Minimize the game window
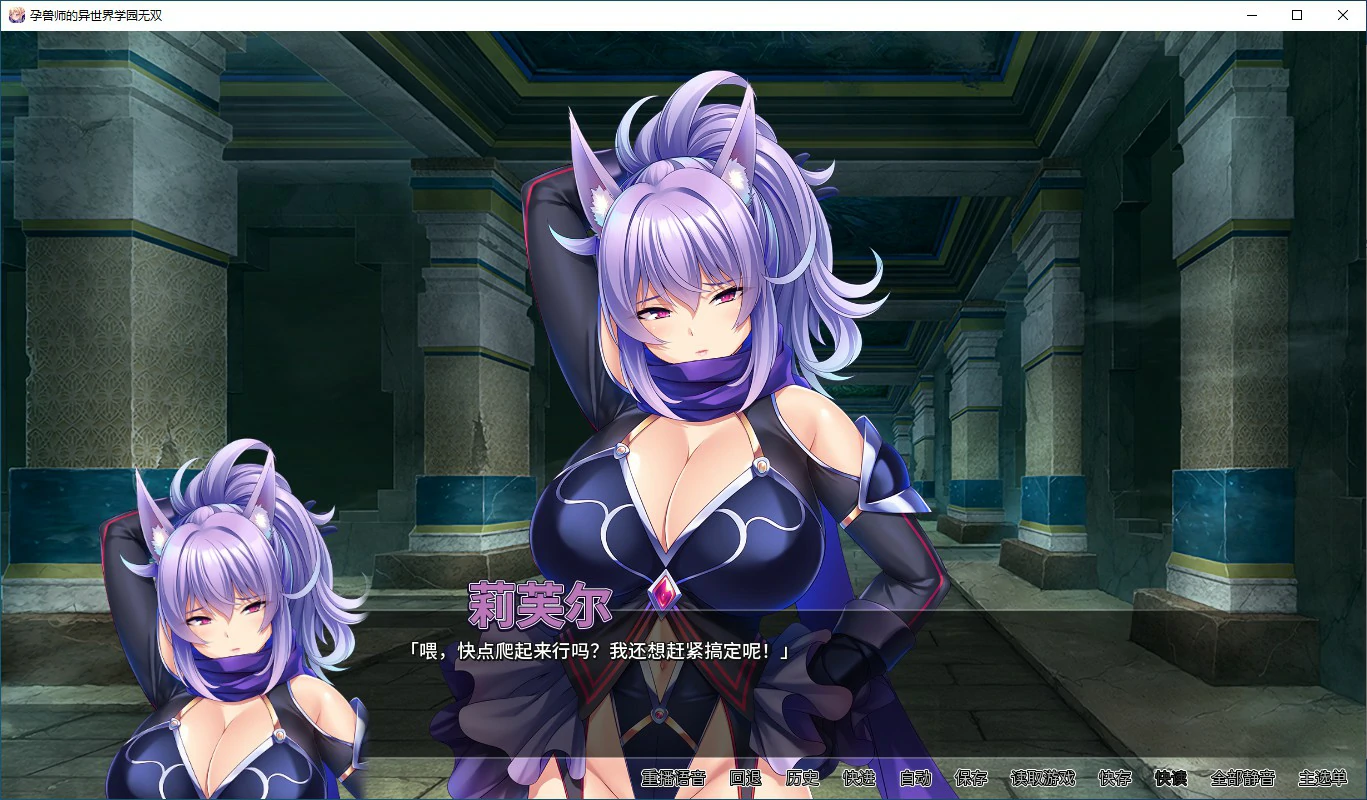The height and width of the screenshot is (800, 1367). [x=1251, y=15]
